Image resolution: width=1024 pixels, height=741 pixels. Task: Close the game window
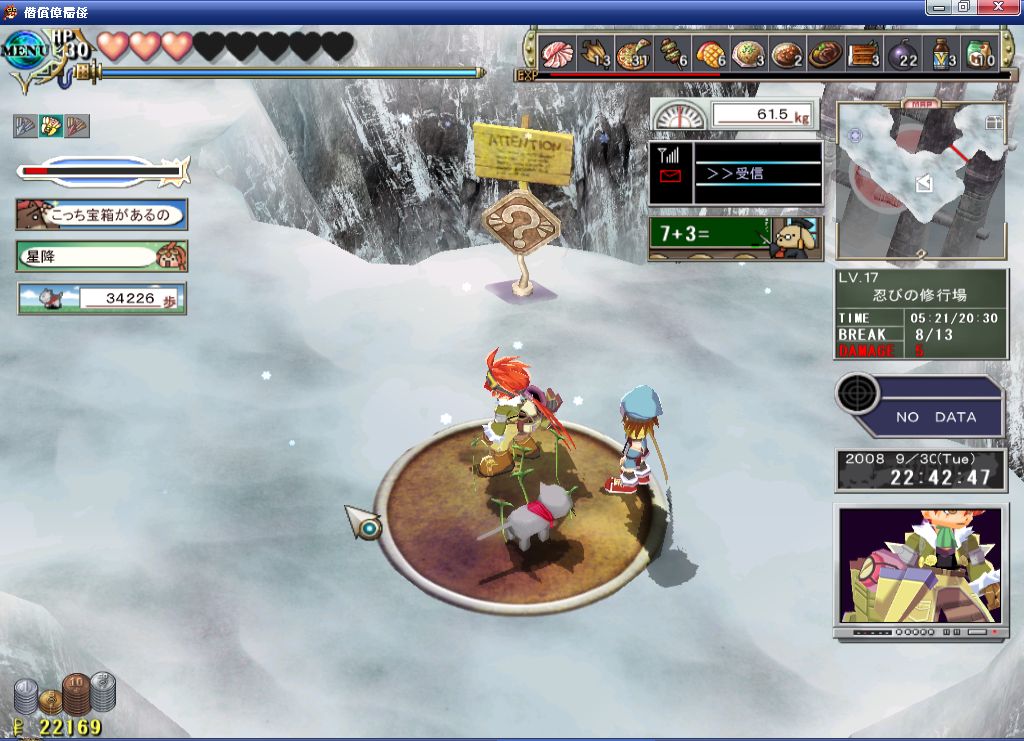click(x=996, y=7)
